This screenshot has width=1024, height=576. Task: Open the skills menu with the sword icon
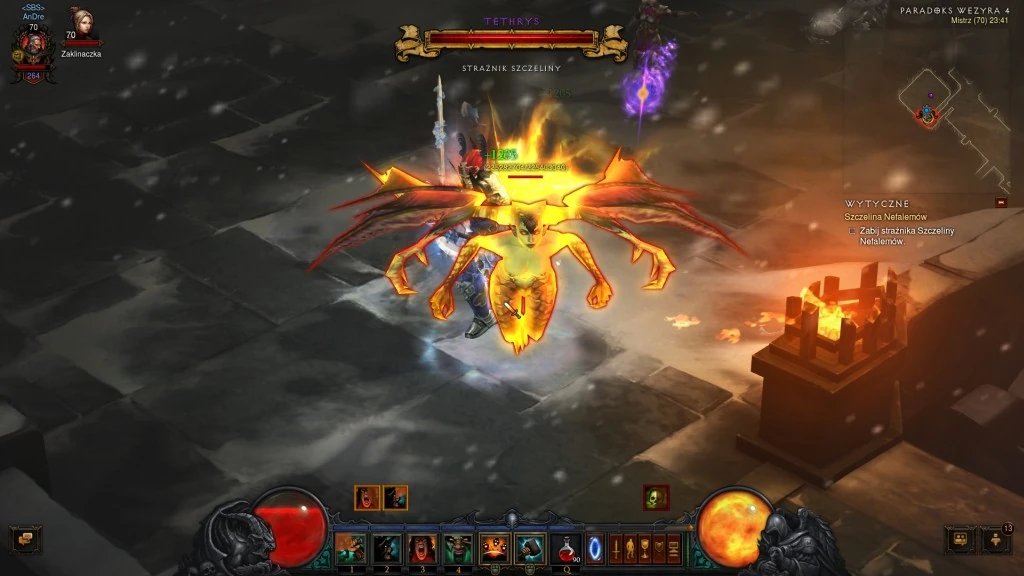coord(616,549)
